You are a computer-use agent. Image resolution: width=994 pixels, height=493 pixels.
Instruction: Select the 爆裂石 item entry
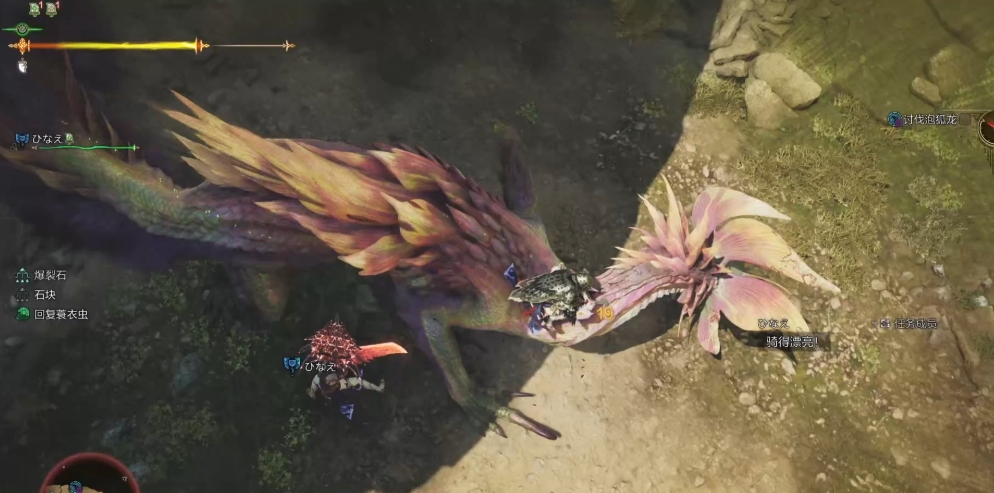tap(48, 275)
